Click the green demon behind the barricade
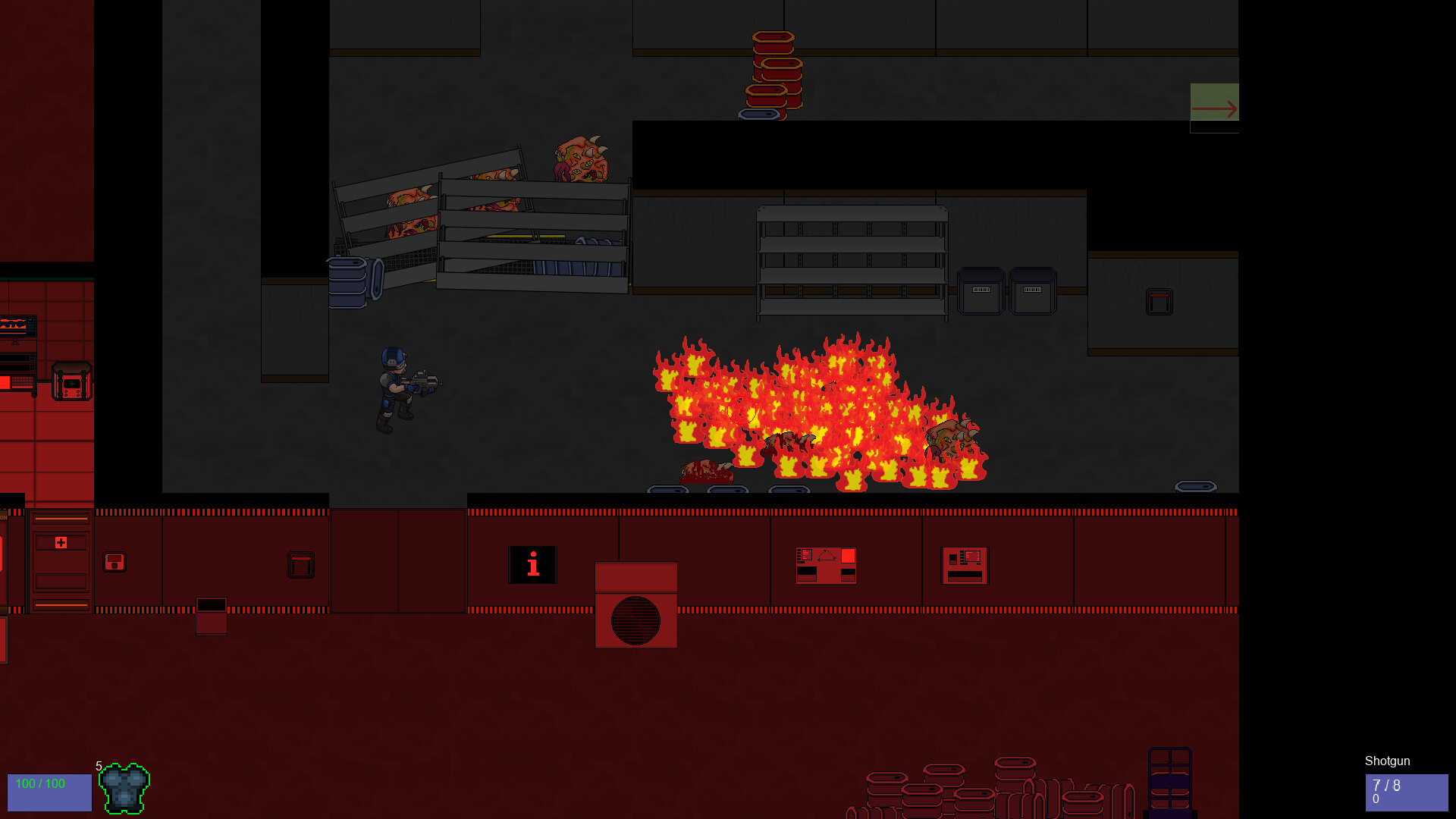 580,159
